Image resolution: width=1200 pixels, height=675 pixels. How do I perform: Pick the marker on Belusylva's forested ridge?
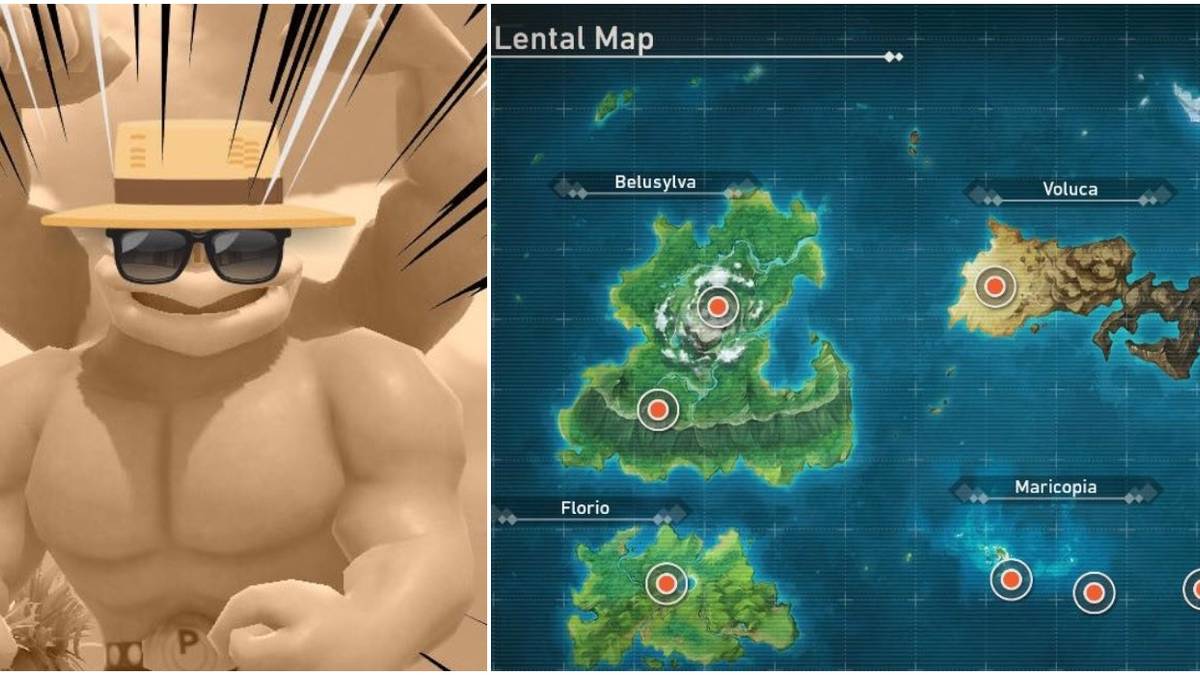[x=657, y=408]
